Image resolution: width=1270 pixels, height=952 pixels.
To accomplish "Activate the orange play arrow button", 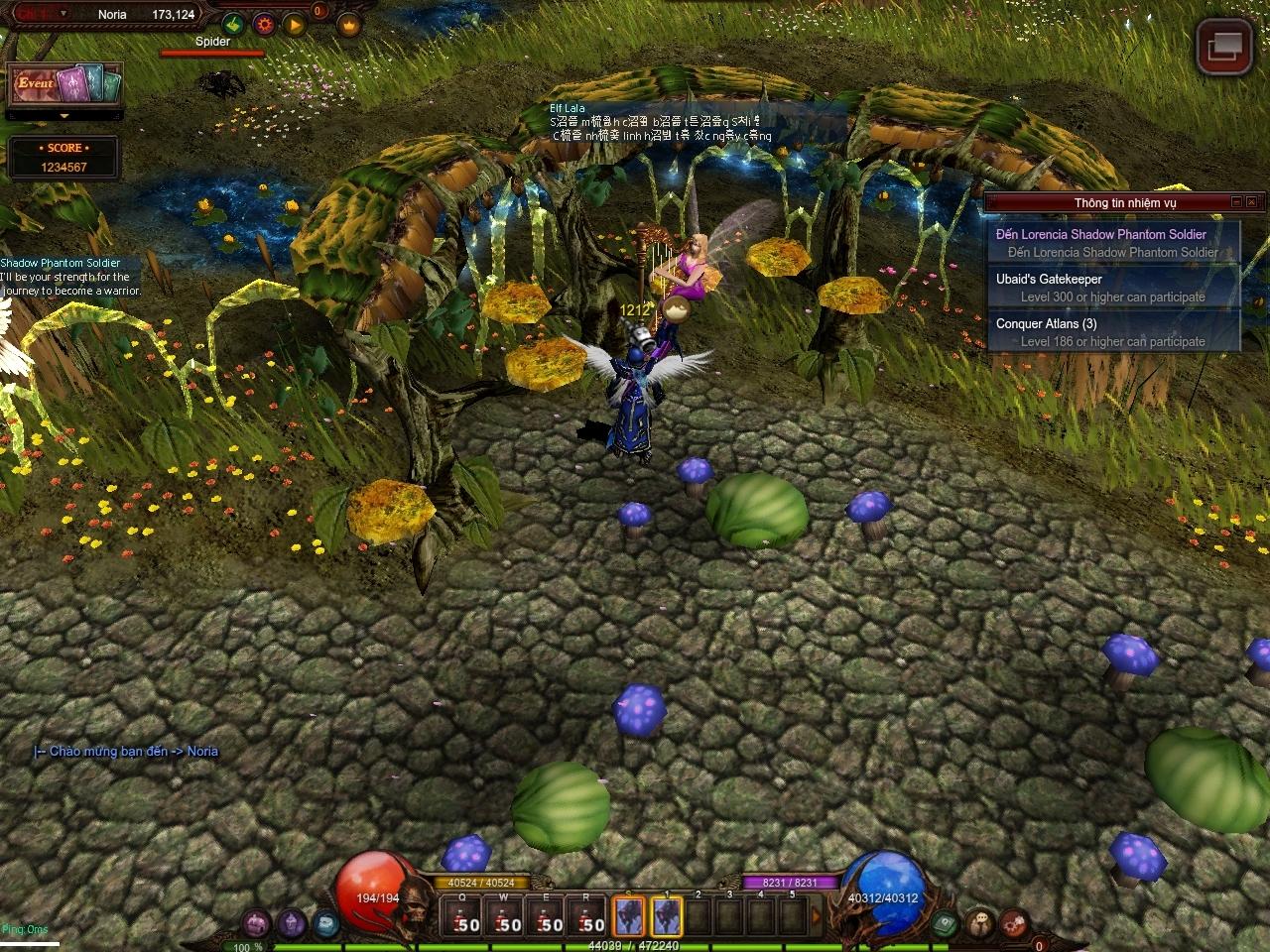I will tap(295, 24).
